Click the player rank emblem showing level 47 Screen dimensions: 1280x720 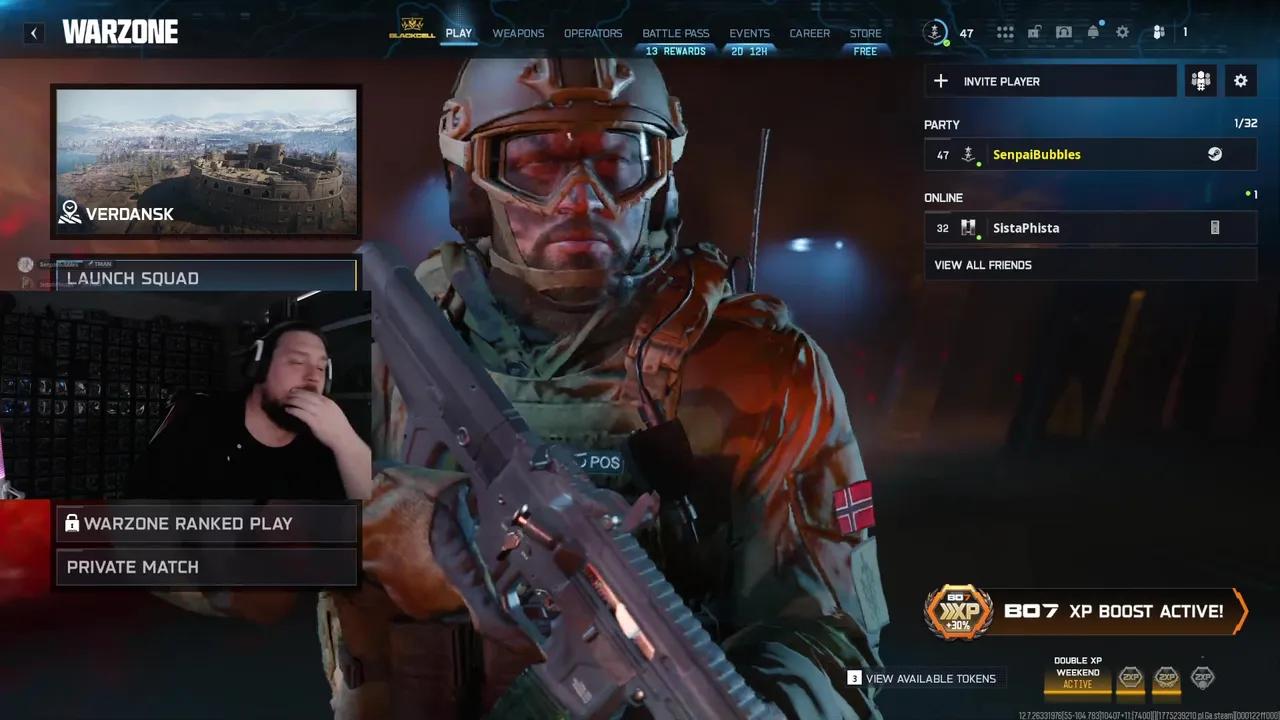click(x=935, y=32)
